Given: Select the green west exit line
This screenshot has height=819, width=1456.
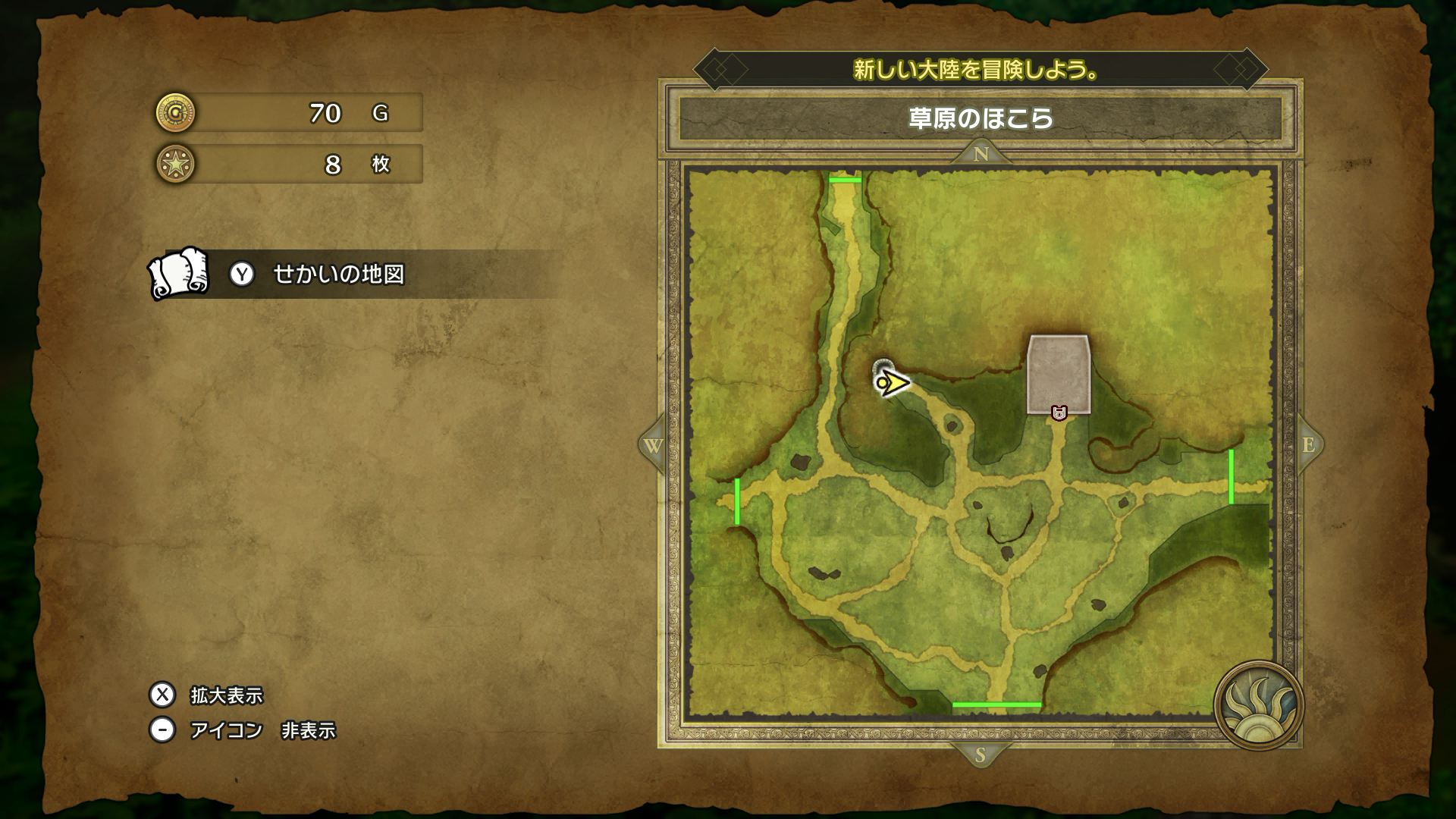Looking at the screenshot, I should click(737, 501).
